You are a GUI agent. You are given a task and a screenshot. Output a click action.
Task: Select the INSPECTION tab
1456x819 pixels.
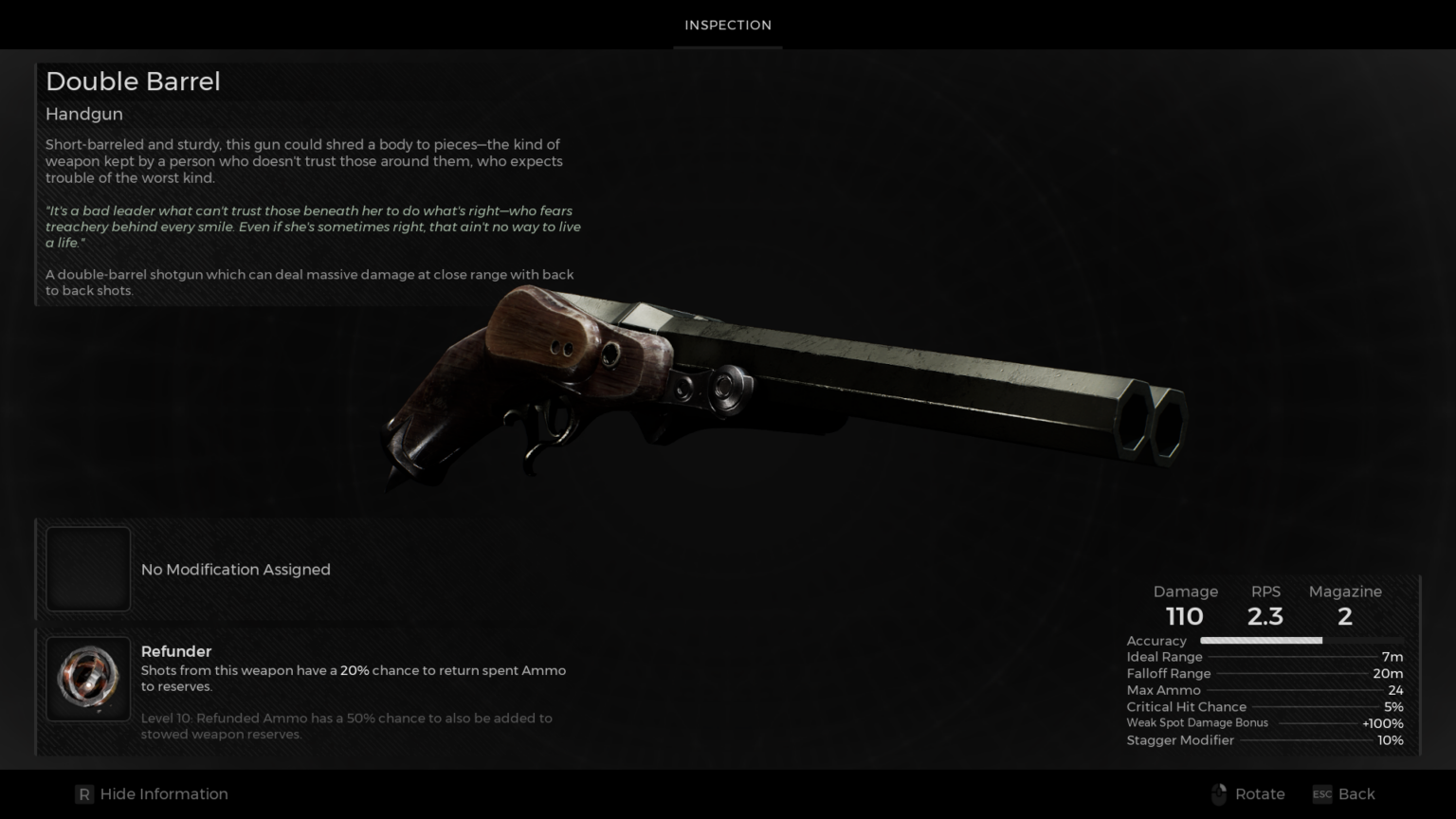pyautogui.click(x=727, y=25)
